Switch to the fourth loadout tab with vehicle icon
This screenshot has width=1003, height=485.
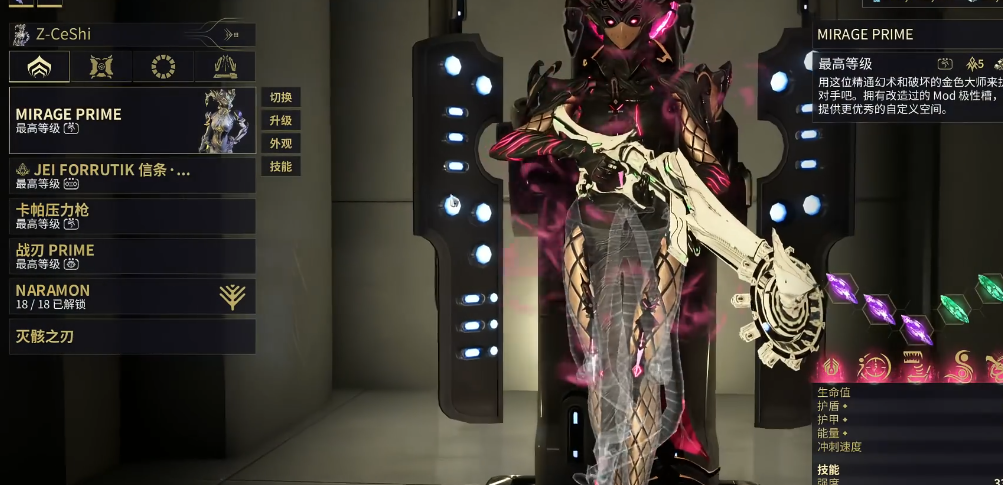[224, 67]
